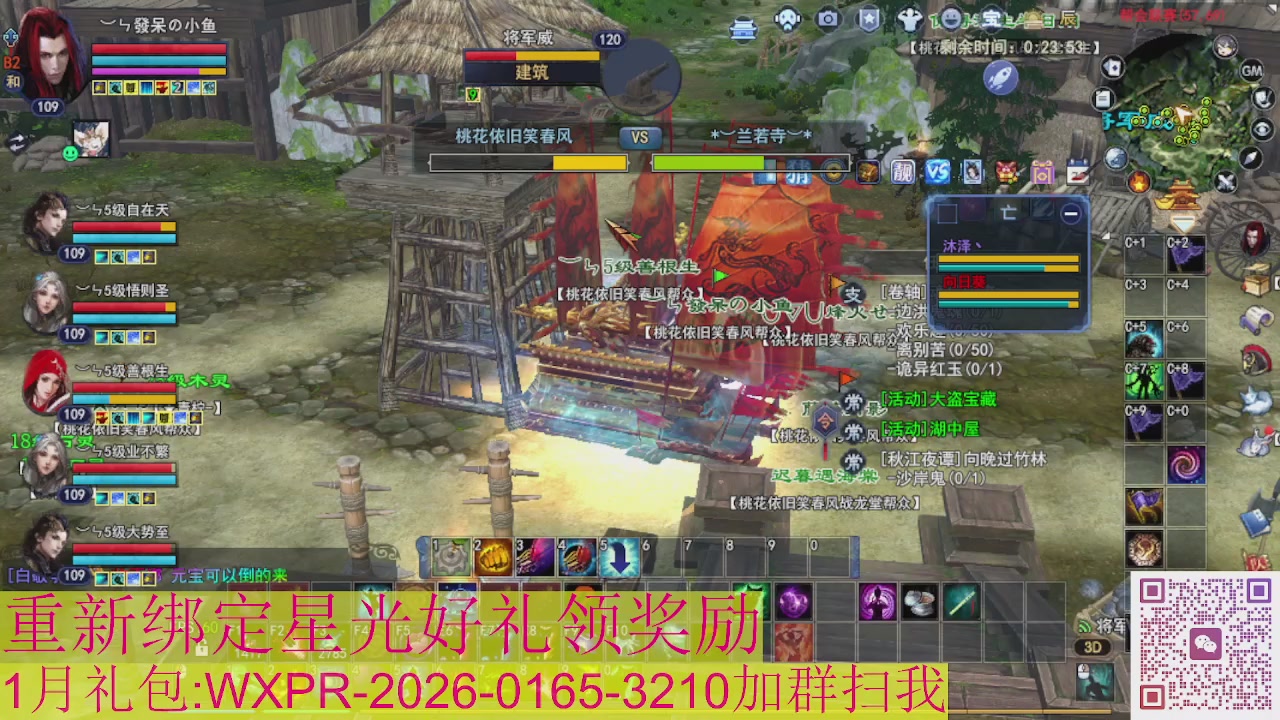The width and height of the screenshot is (1280, 720).
Task: Open the feather quill icon beside the minimap
Action: (x=1262, y=99)
